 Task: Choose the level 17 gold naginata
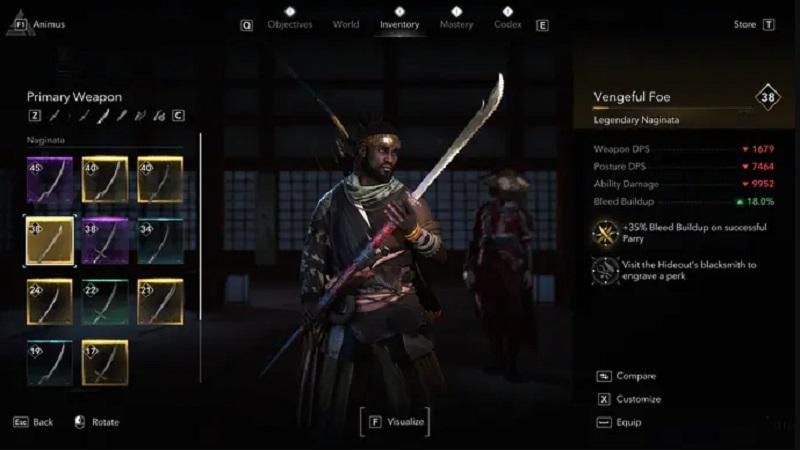105,362
